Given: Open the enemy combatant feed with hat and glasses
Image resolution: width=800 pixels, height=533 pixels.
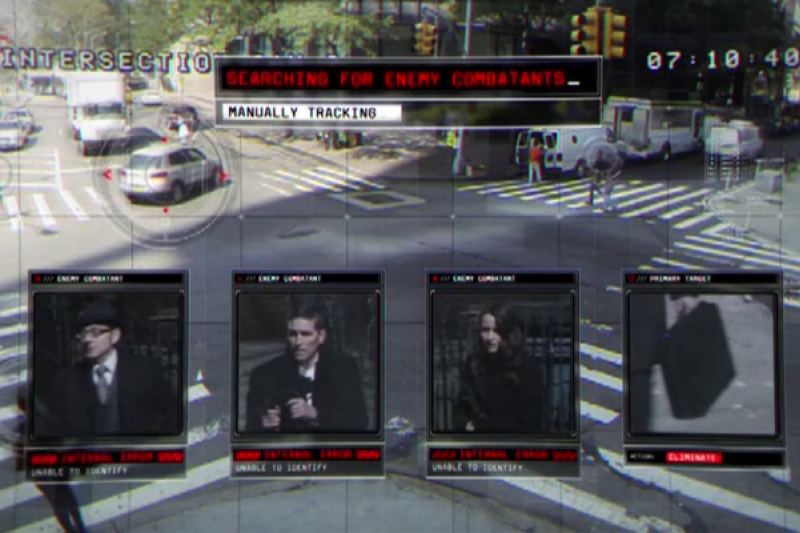Looking at the screenshot, I should (x=108, y=364).
